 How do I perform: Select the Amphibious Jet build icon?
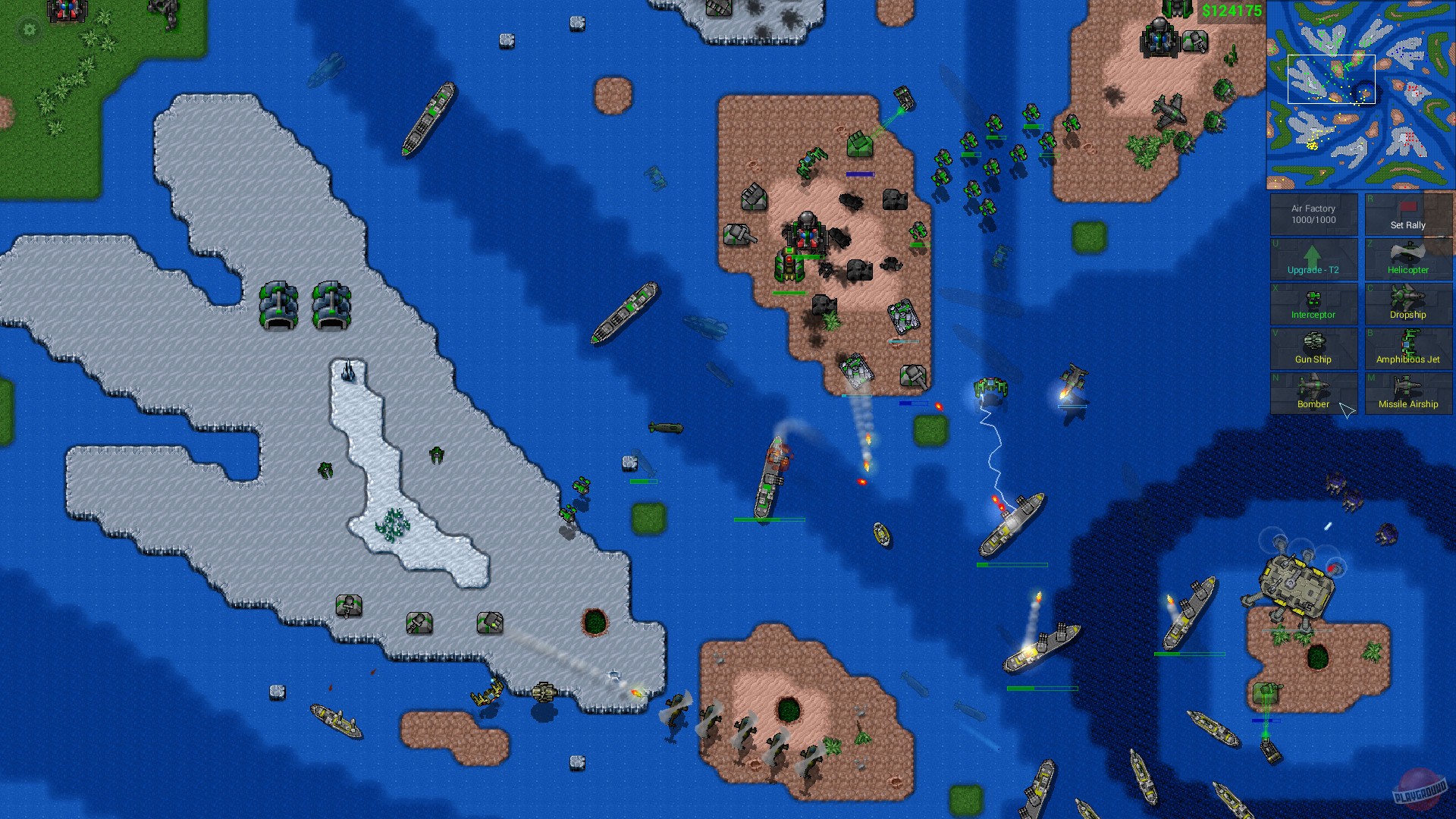(x=1408, y=350)
